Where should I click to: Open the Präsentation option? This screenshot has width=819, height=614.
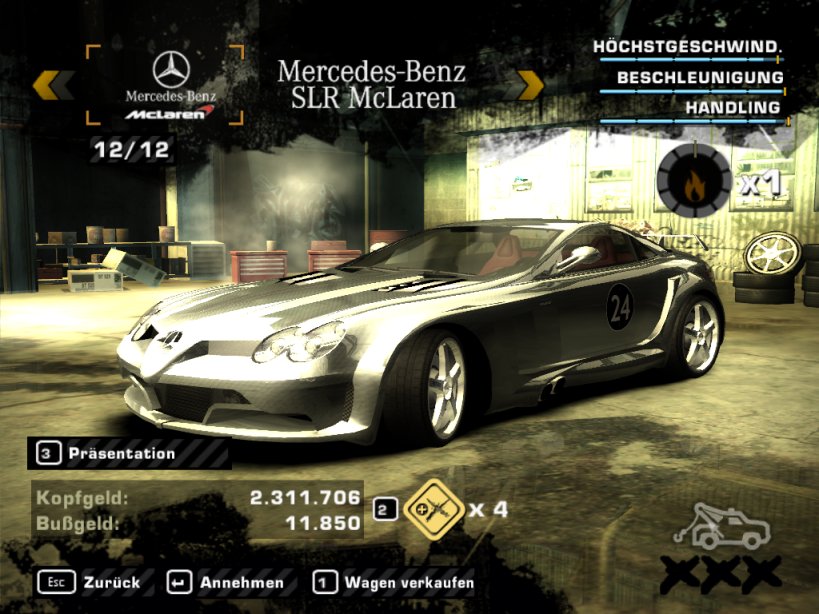(121, 453)
